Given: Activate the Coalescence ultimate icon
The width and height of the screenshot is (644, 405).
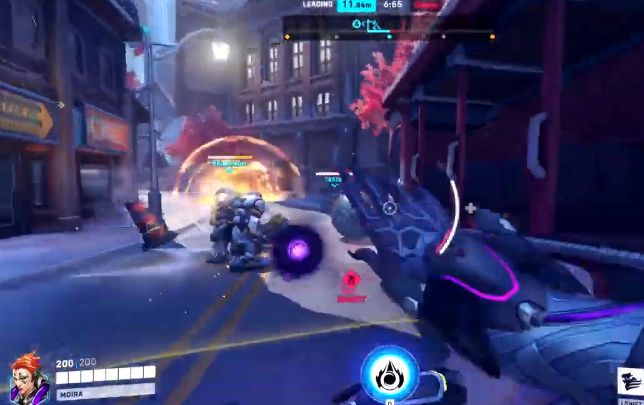Looking at the screenshot, I should 389,372.
